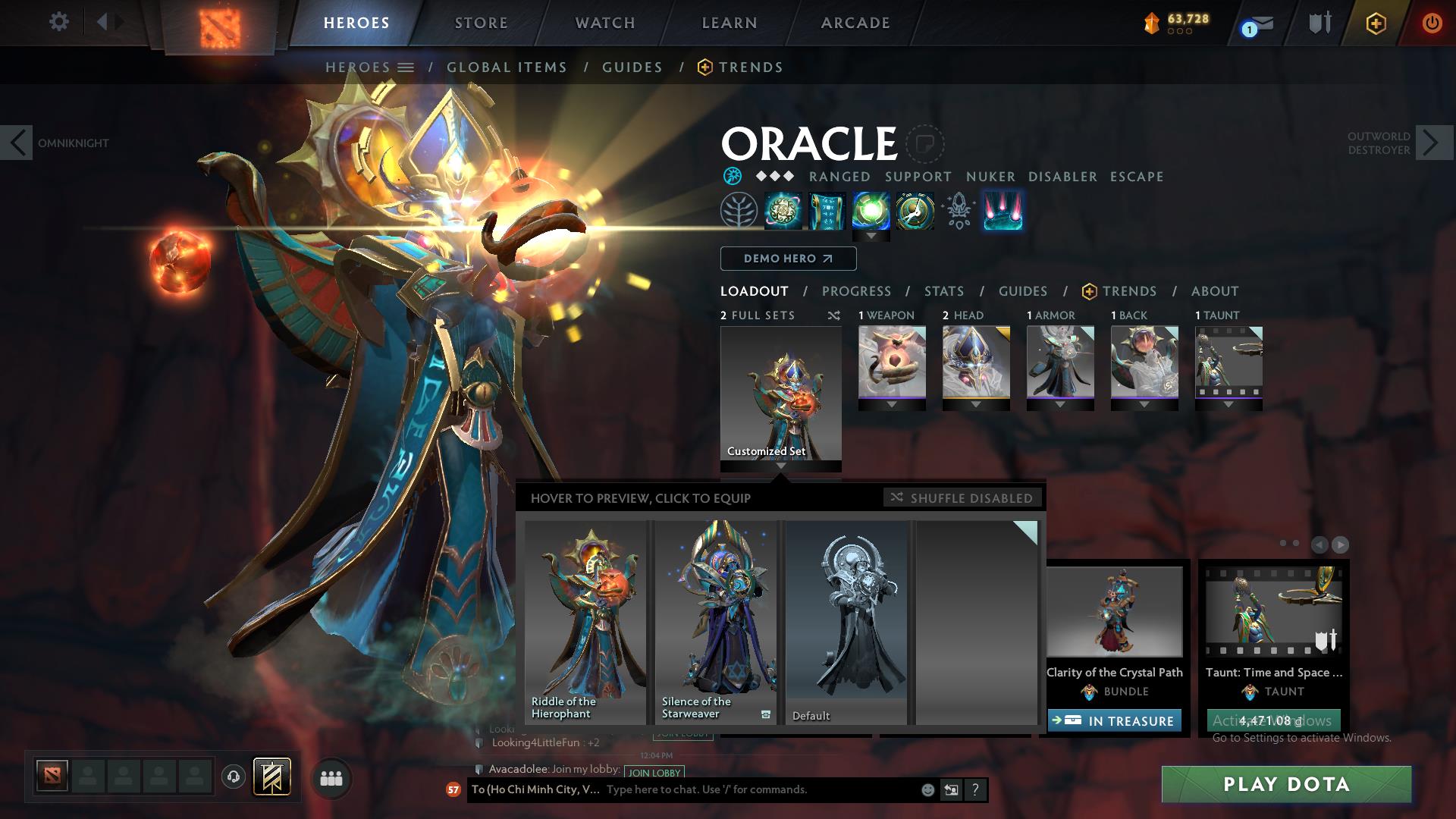Image resolution: width=1456 pixels, height=819 pixels.
Task: Toggle the Shuffle Disabled setting
Action: (x=962, y=497)
